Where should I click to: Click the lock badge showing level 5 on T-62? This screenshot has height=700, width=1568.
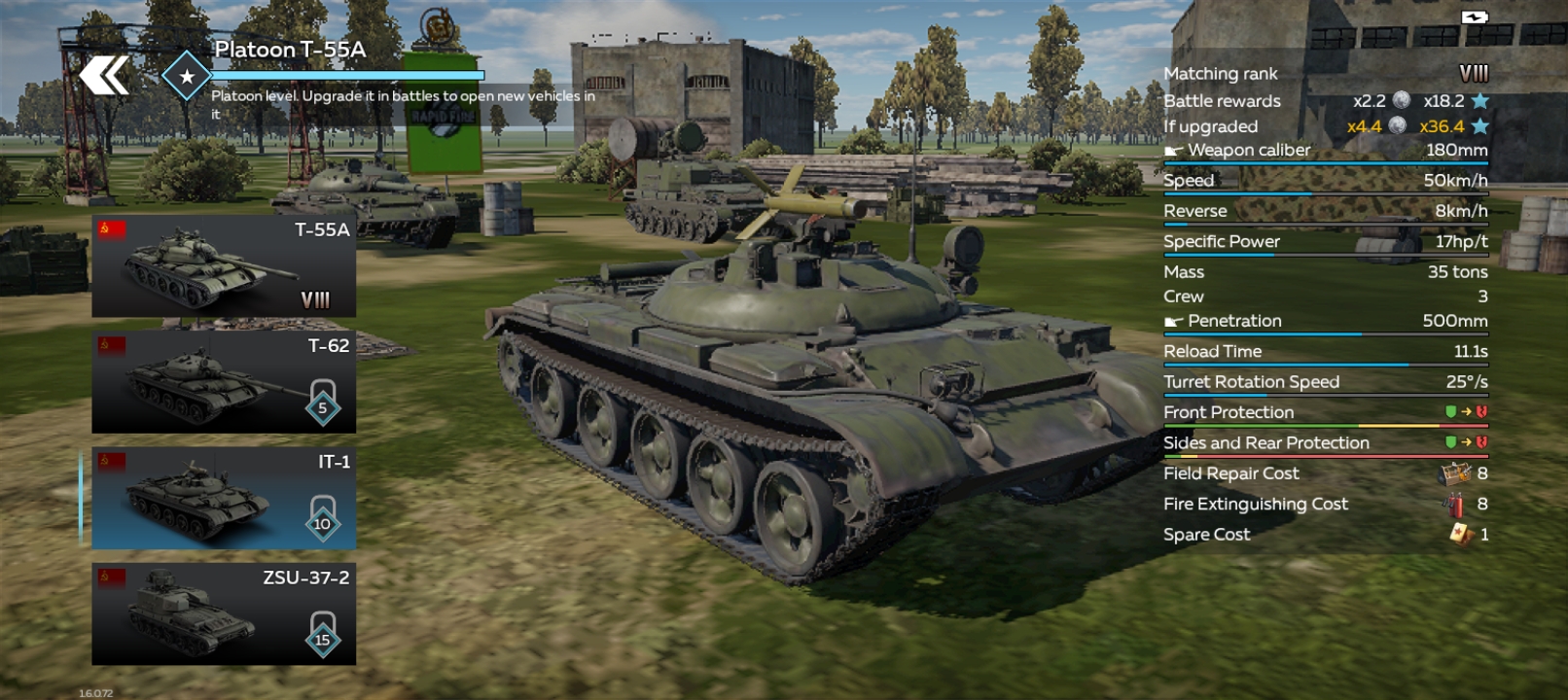click(321, 402)
